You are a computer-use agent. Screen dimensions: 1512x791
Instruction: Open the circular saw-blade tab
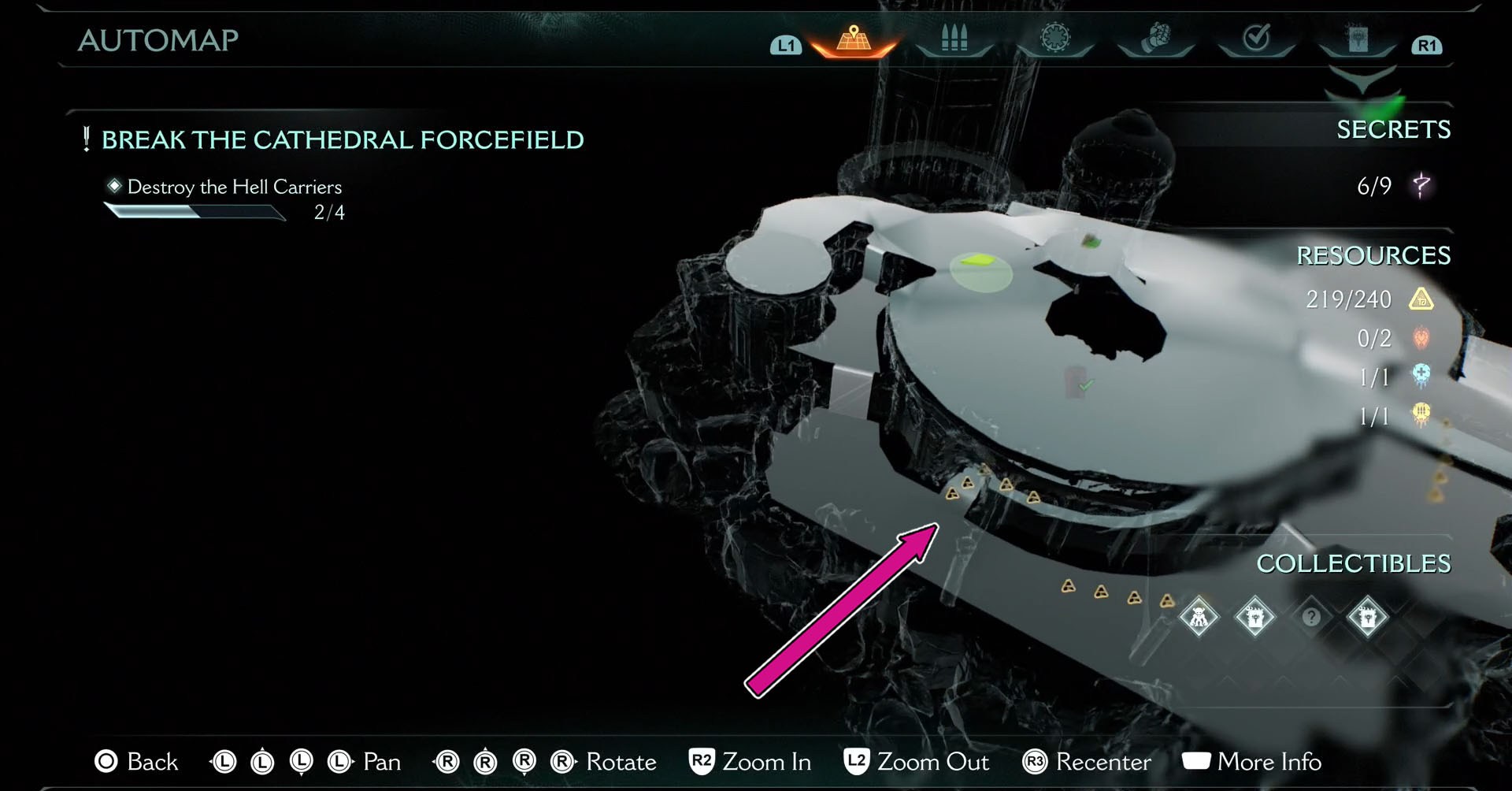(x=1055, y=38)
